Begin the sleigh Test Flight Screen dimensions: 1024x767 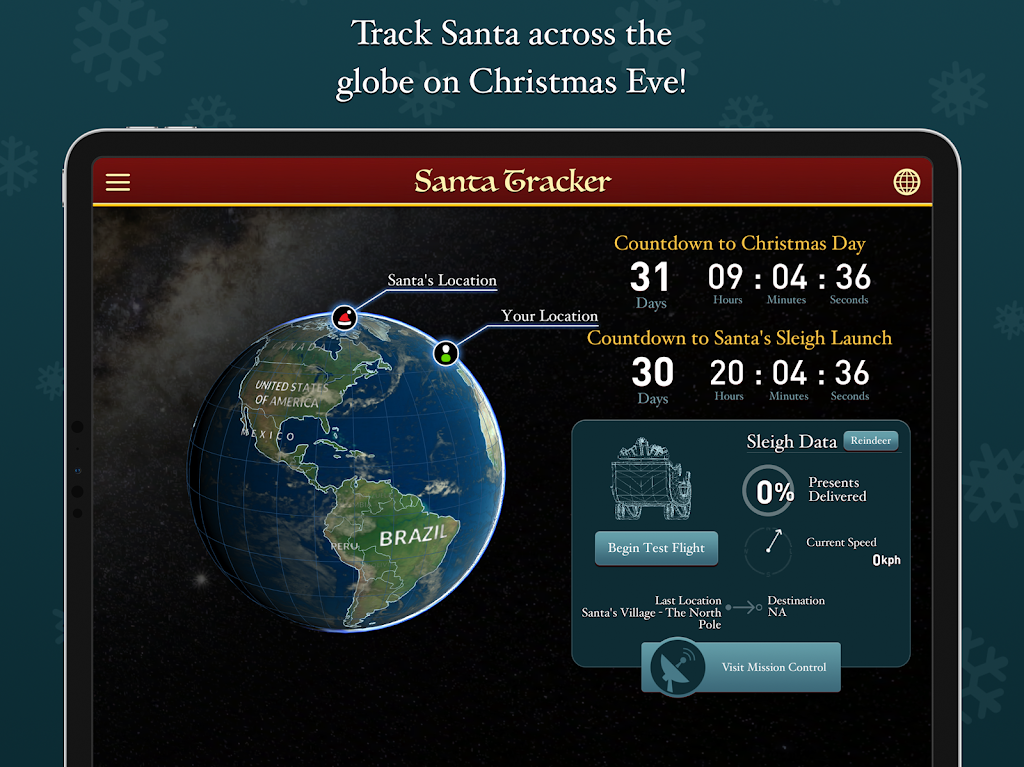[x=656, y=548]
